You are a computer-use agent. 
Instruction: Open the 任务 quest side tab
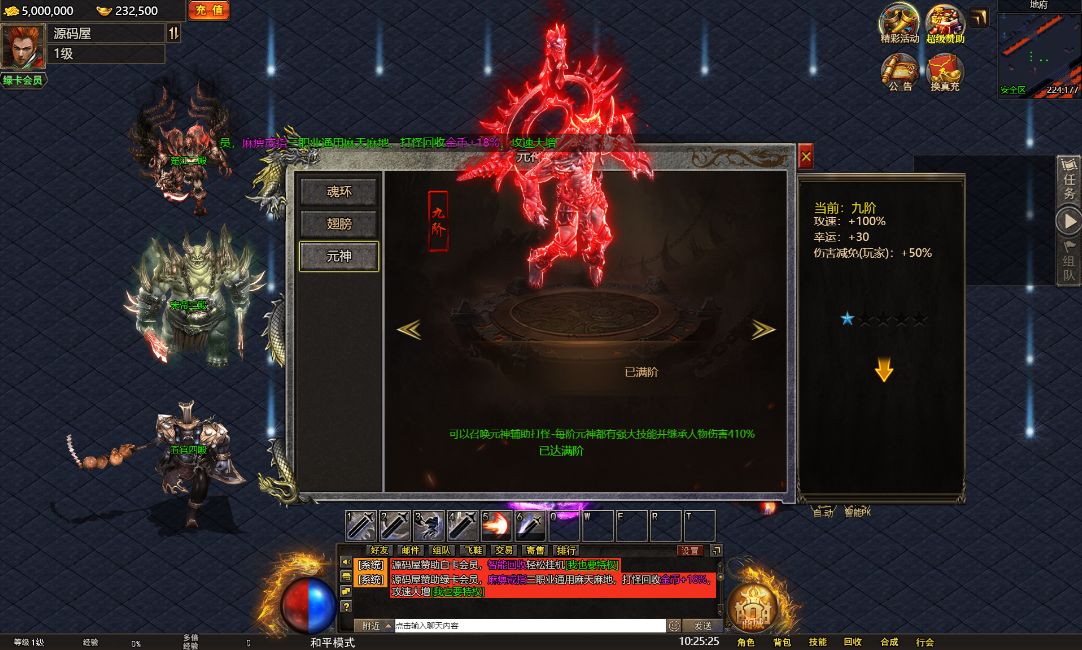tap(1069, 180)
